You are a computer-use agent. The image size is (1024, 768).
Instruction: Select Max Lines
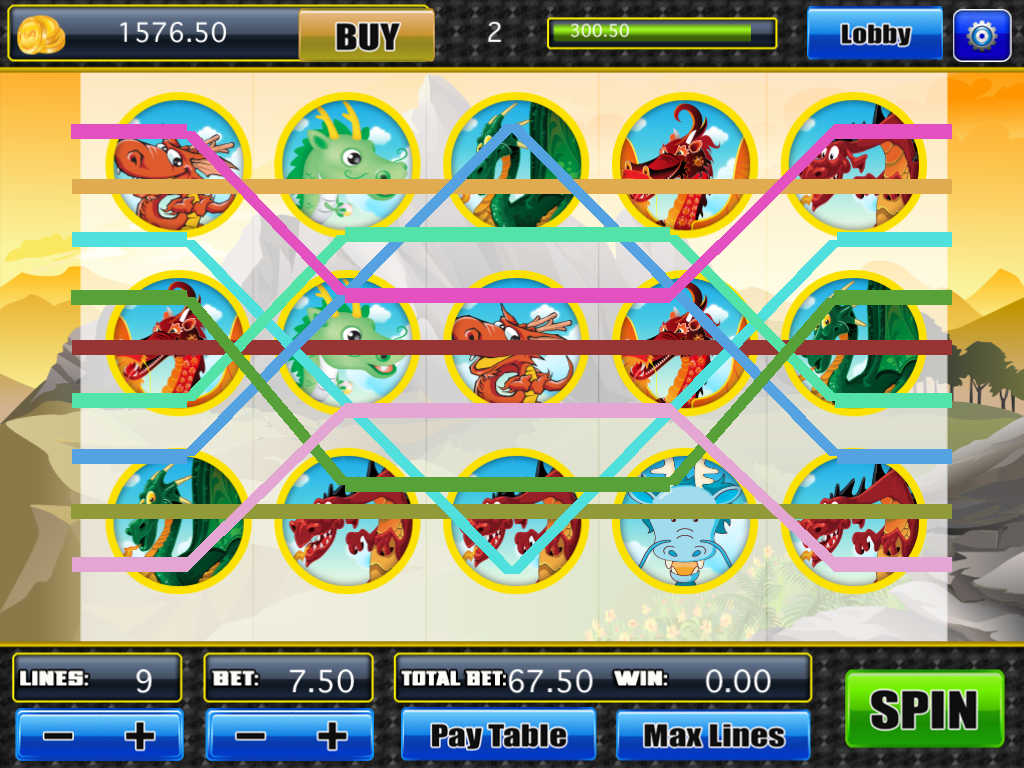click(x=713, y=736)
